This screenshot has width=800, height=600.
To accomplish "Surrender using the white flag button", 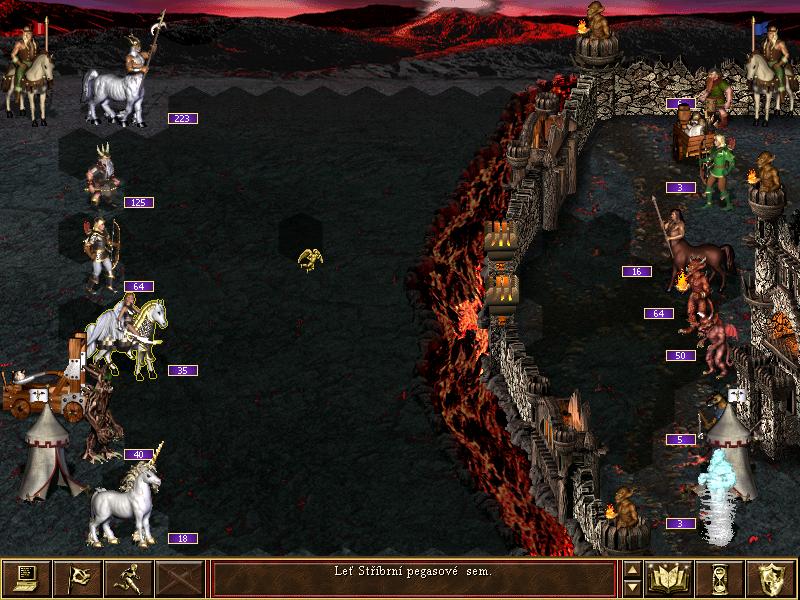I will tap(77, 578).
